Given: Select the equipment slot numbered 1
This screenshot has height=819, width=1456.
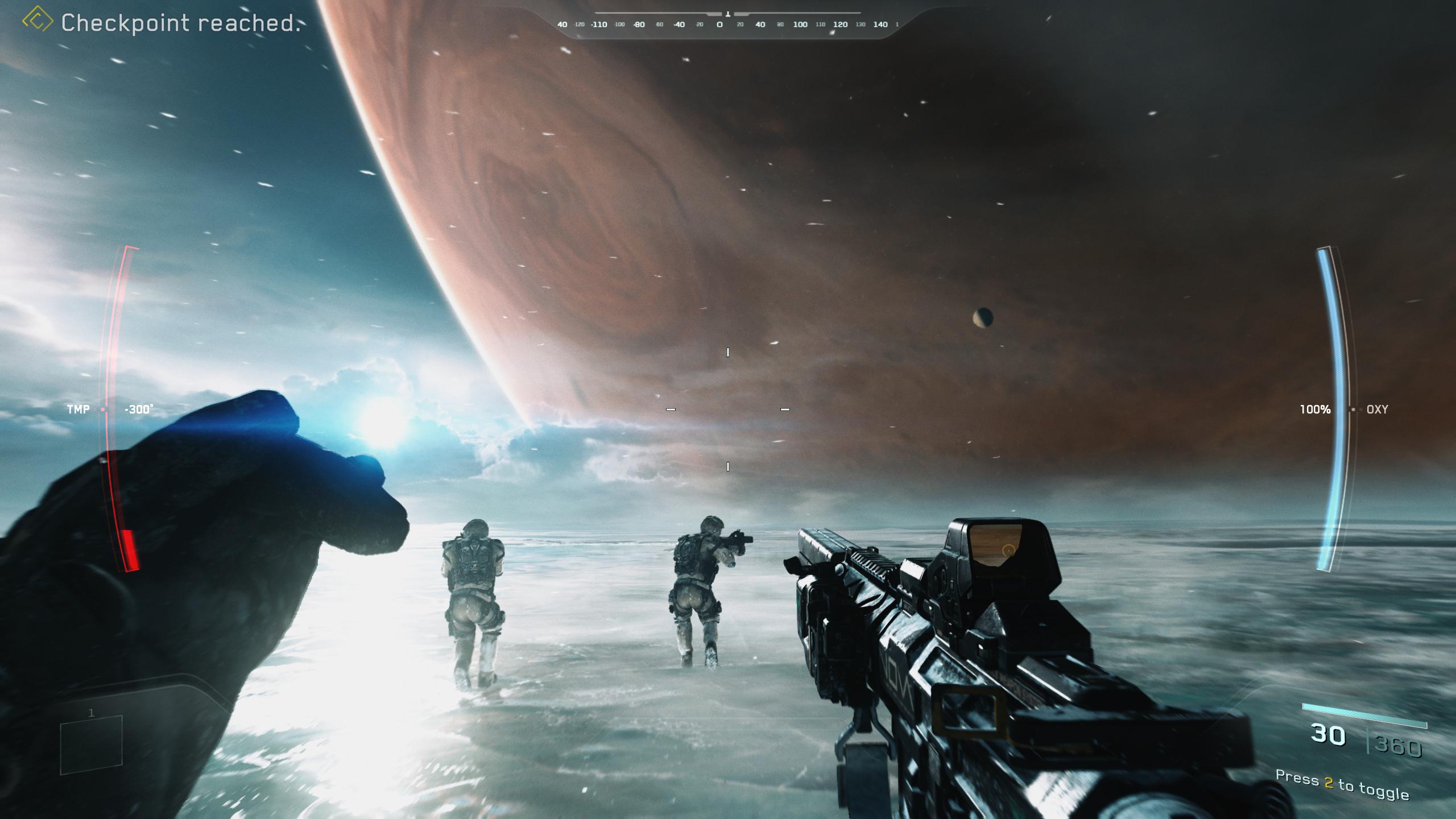Looking at the screenshot, I should click(x=91, y=744).
